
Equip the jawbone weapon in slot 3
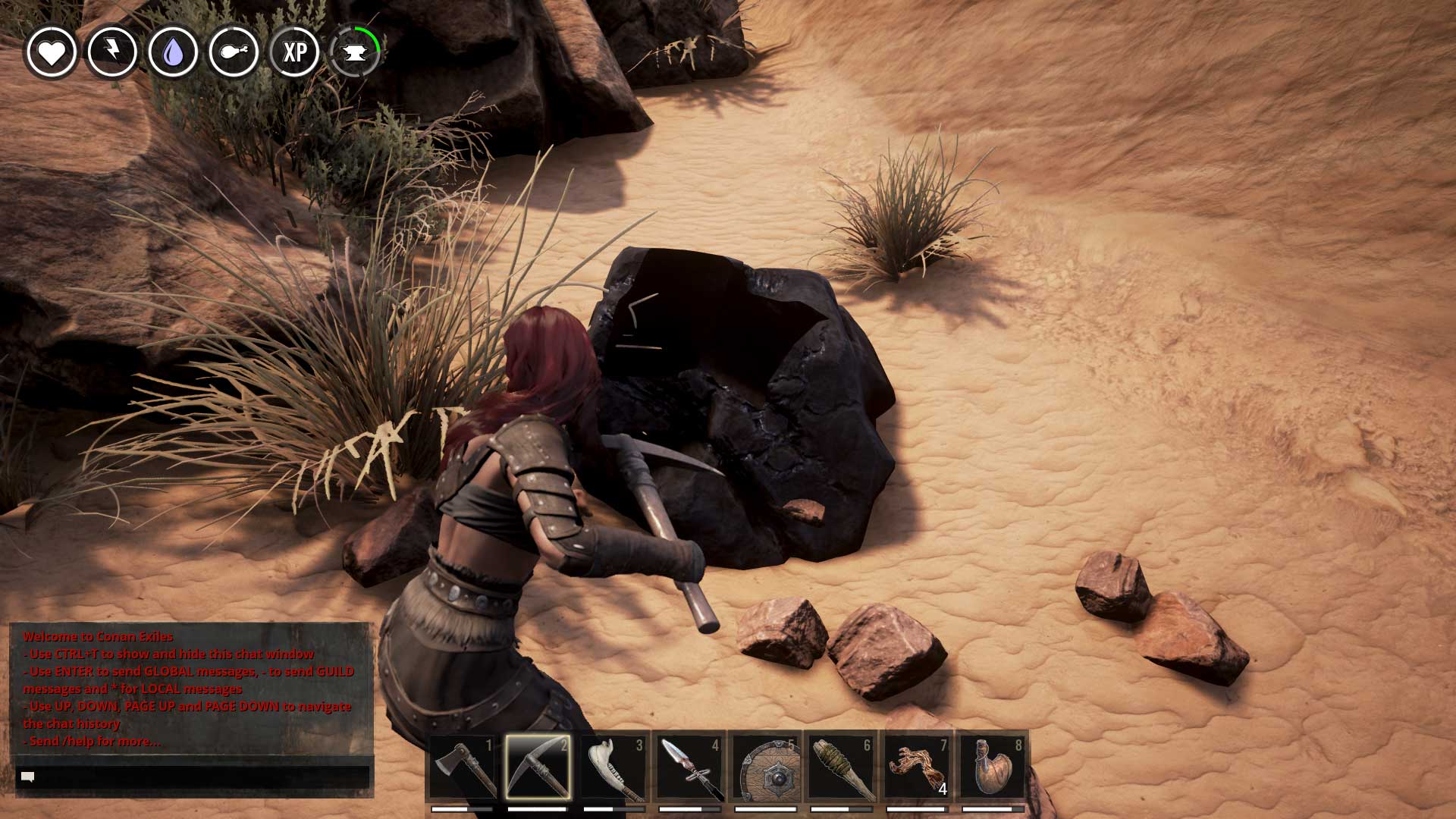click(x=614, y=767)
